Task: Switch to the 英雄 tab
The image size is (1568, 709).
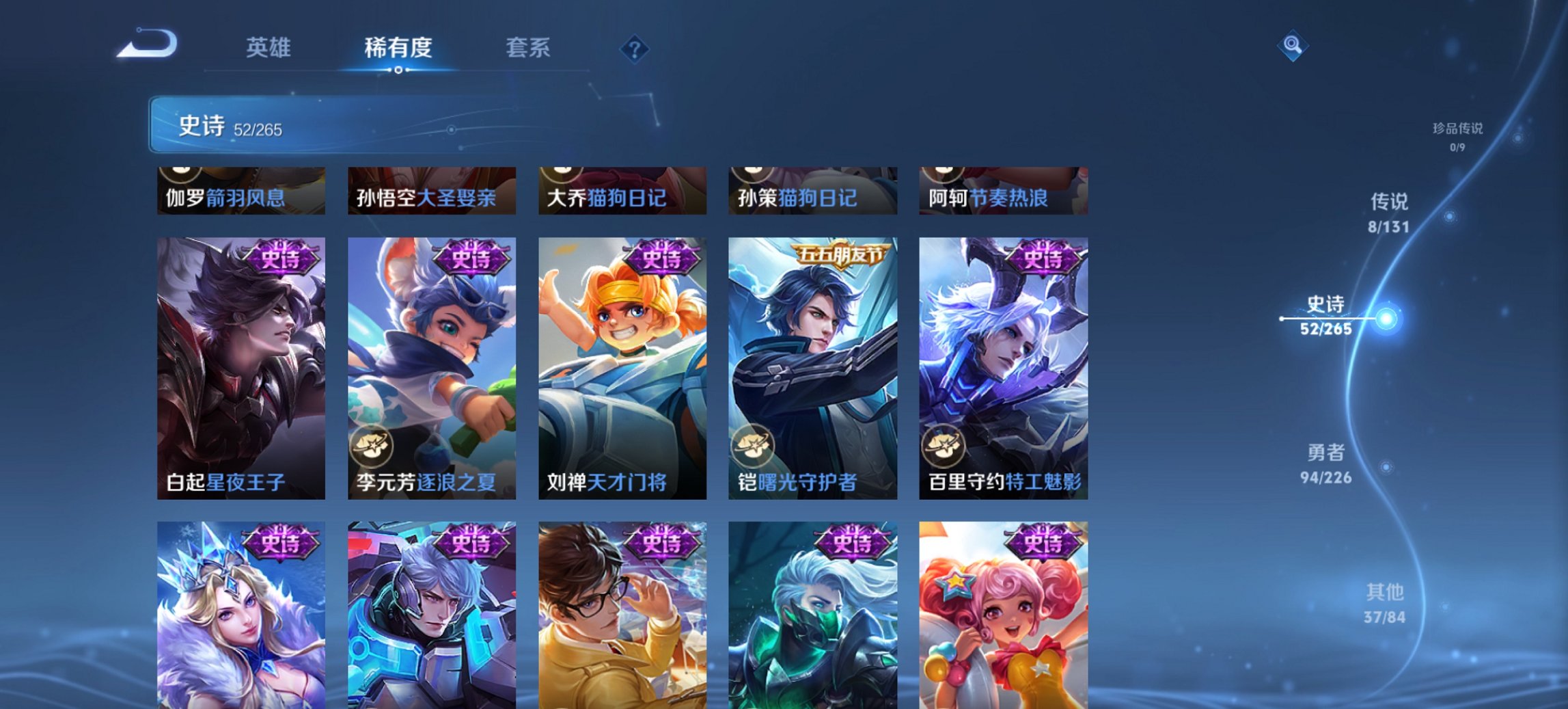Action: [269, 48]
